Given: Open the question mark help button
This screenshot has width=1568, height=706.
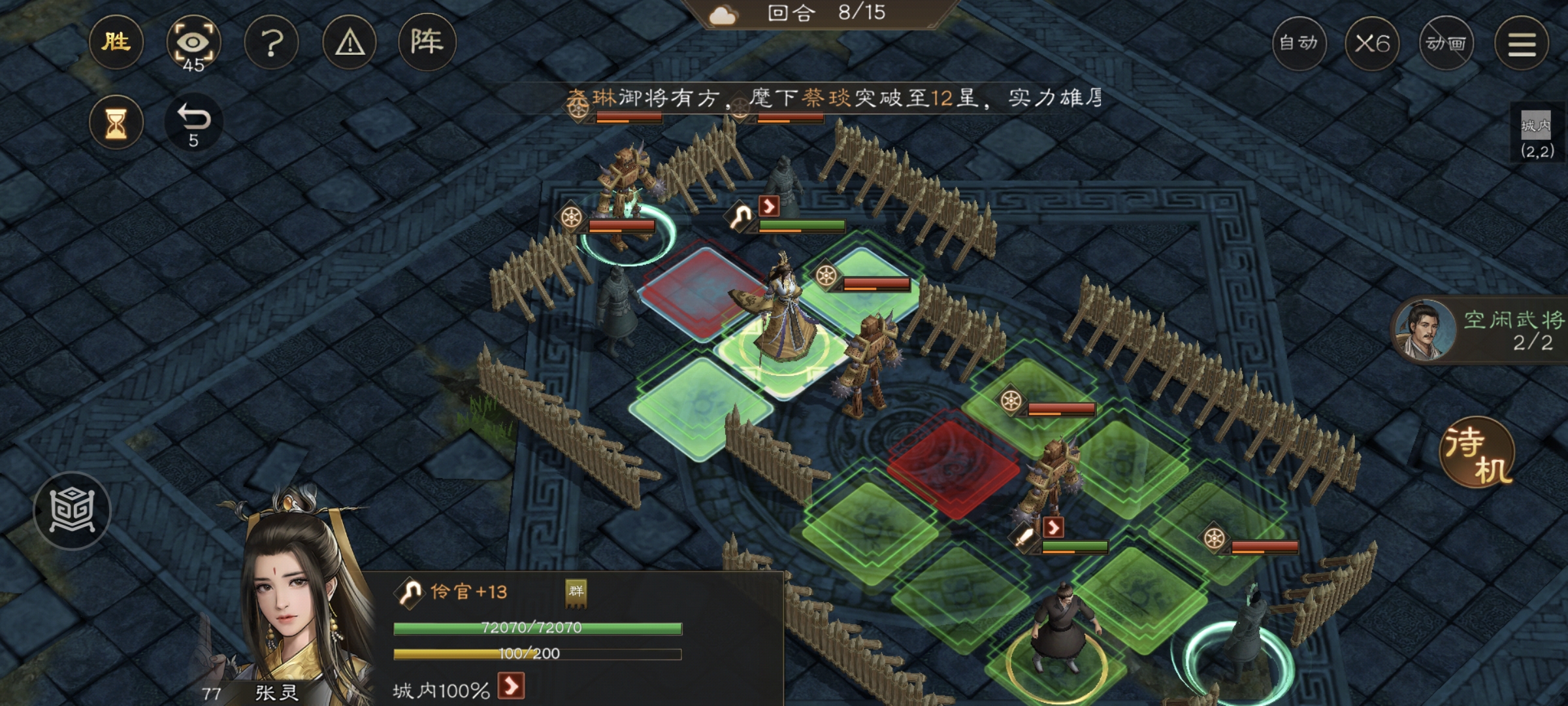Looking at the screenshot, I should click(x=272, y=43).
